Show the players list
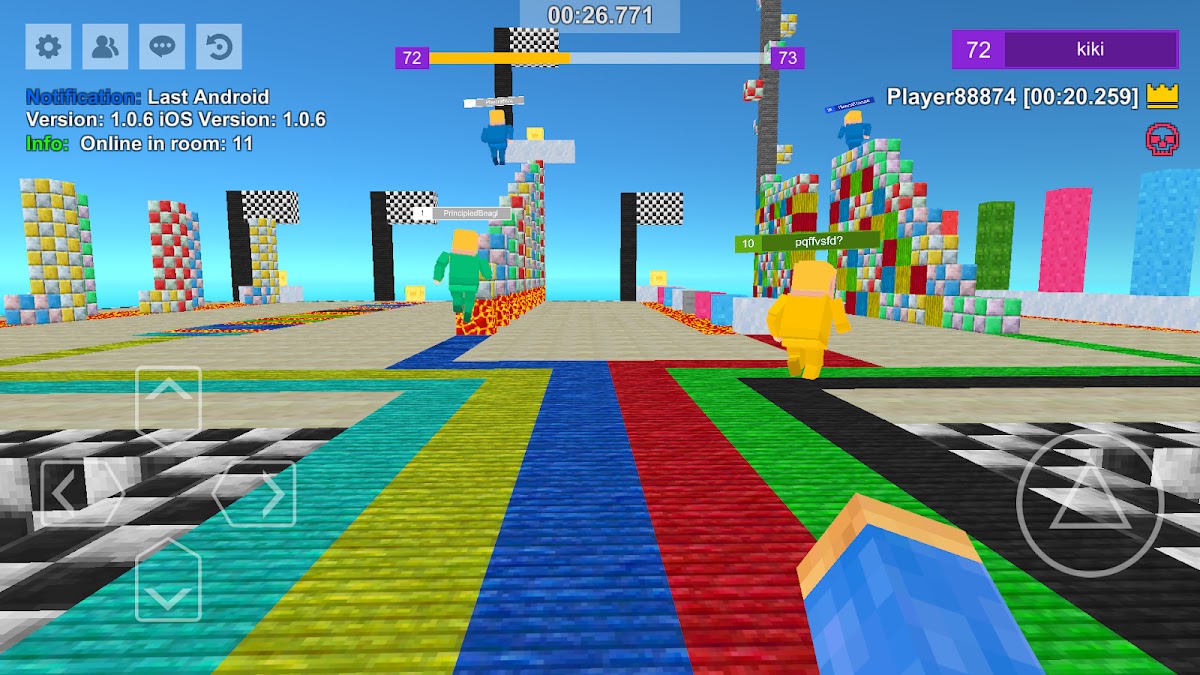Viewport: 1200px width, 675px height. (104, 46)
